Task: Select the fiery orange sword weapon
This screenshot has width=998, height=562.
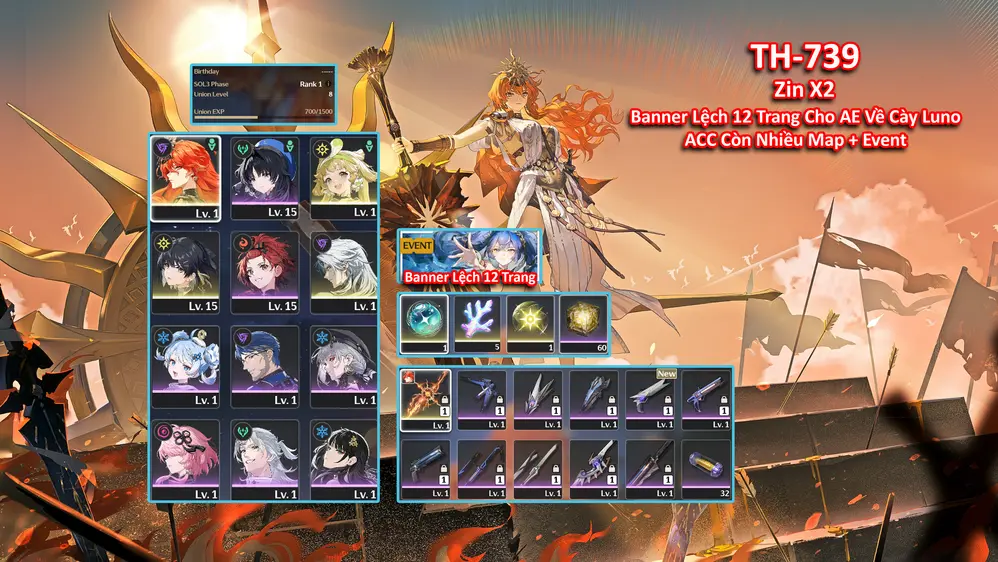Action: point(426,400)
